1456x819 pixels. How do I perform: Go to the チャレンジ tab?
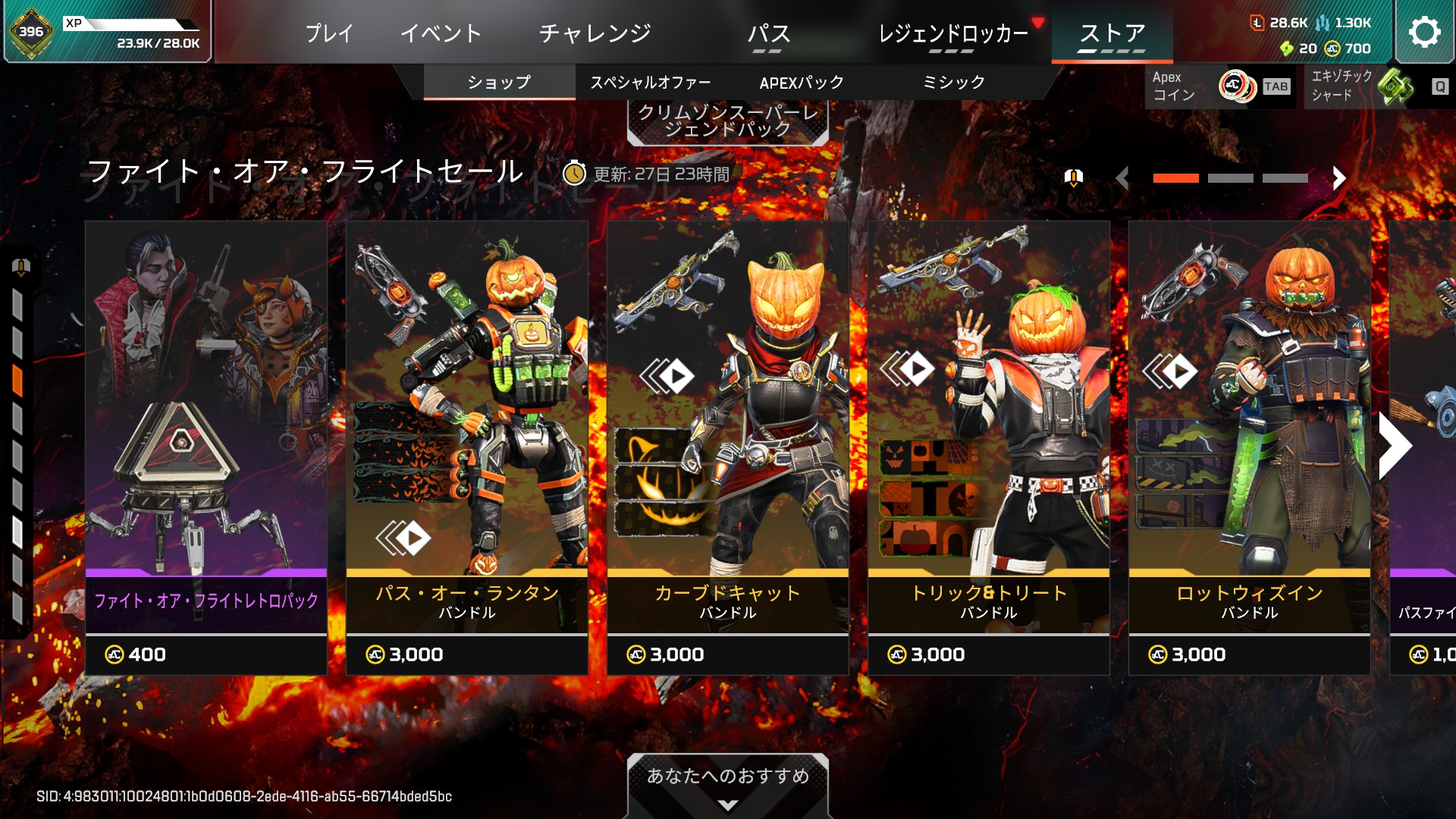coord(595,33)
